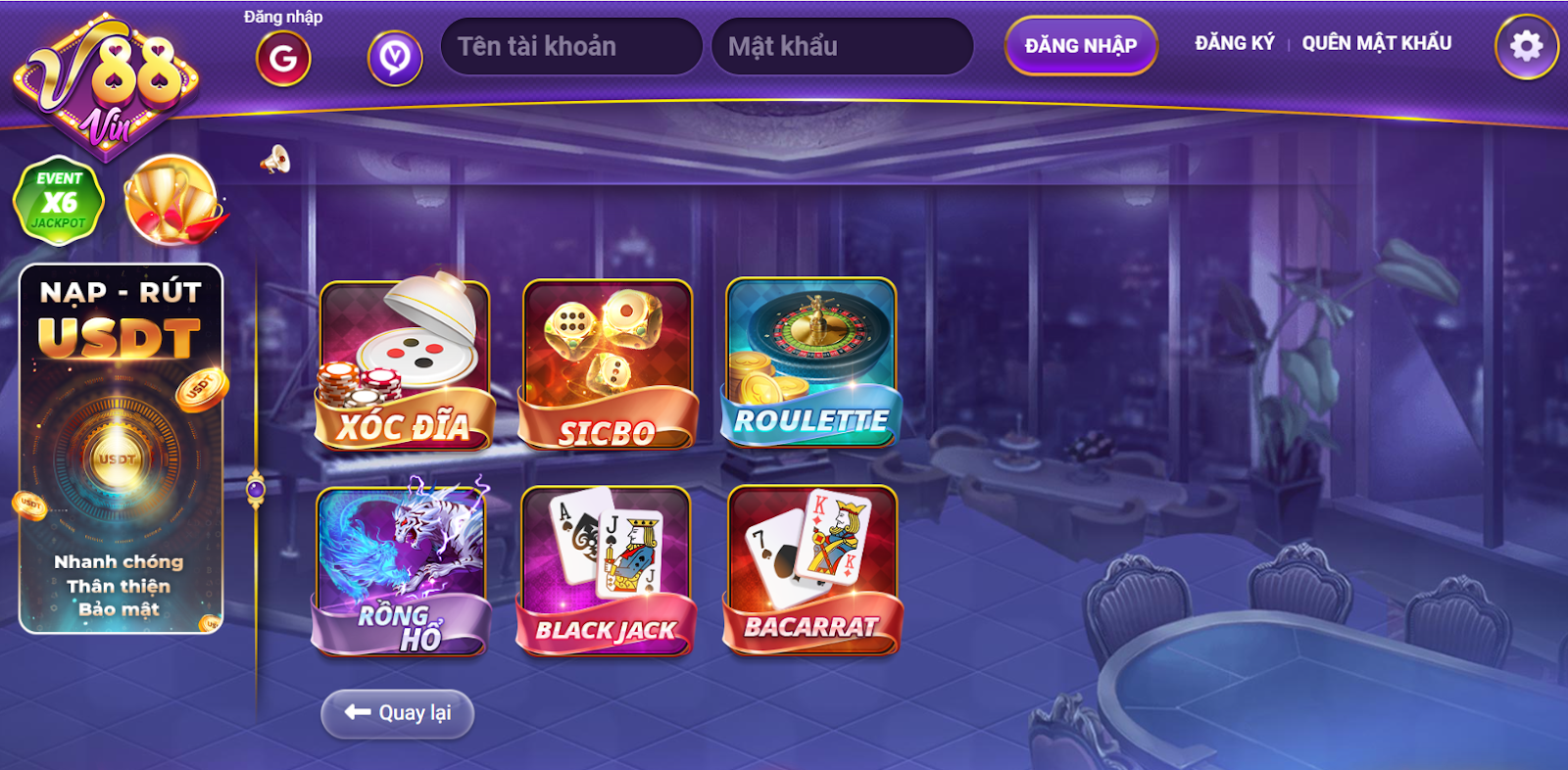Click the Tên tài khoản username field
Screen dimensions: 1568x770
pyautogui.click(x=571, y=46)
